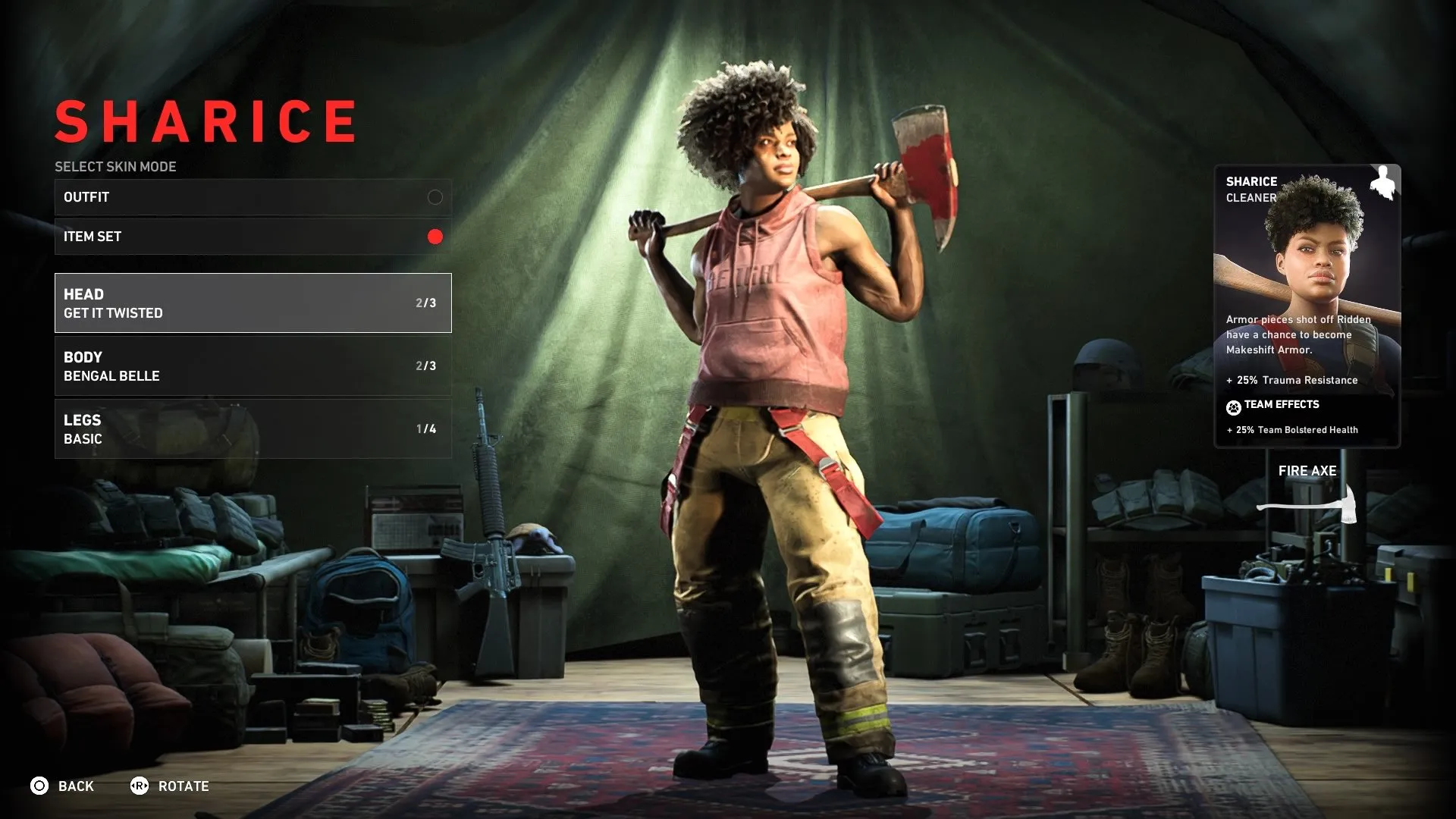This screenshot has height=819, width=1456.
Task: Choose the Item Set skin mode
Action: (253, 237)
